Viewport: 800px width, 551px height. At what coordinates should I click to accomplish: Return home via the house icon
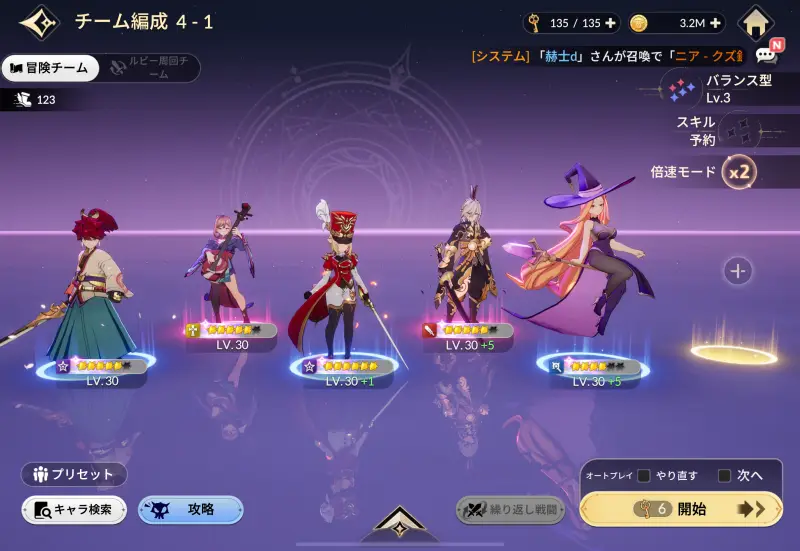coord(757,22)
